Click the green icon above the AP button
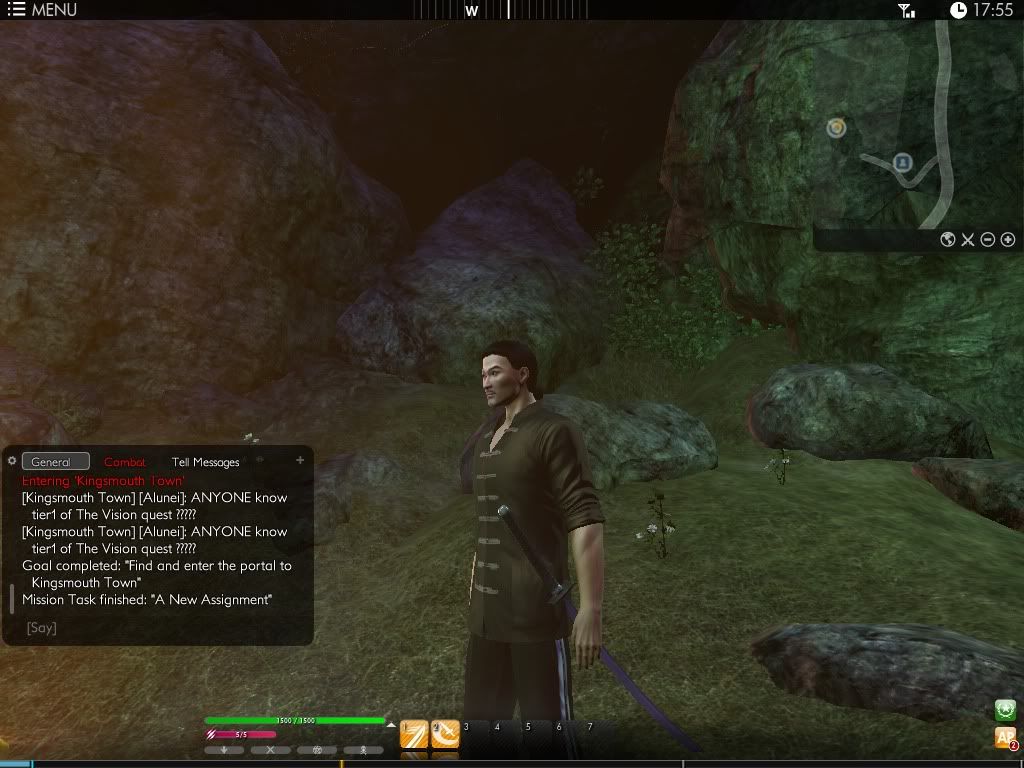1024x768 pixels. 1005,710
